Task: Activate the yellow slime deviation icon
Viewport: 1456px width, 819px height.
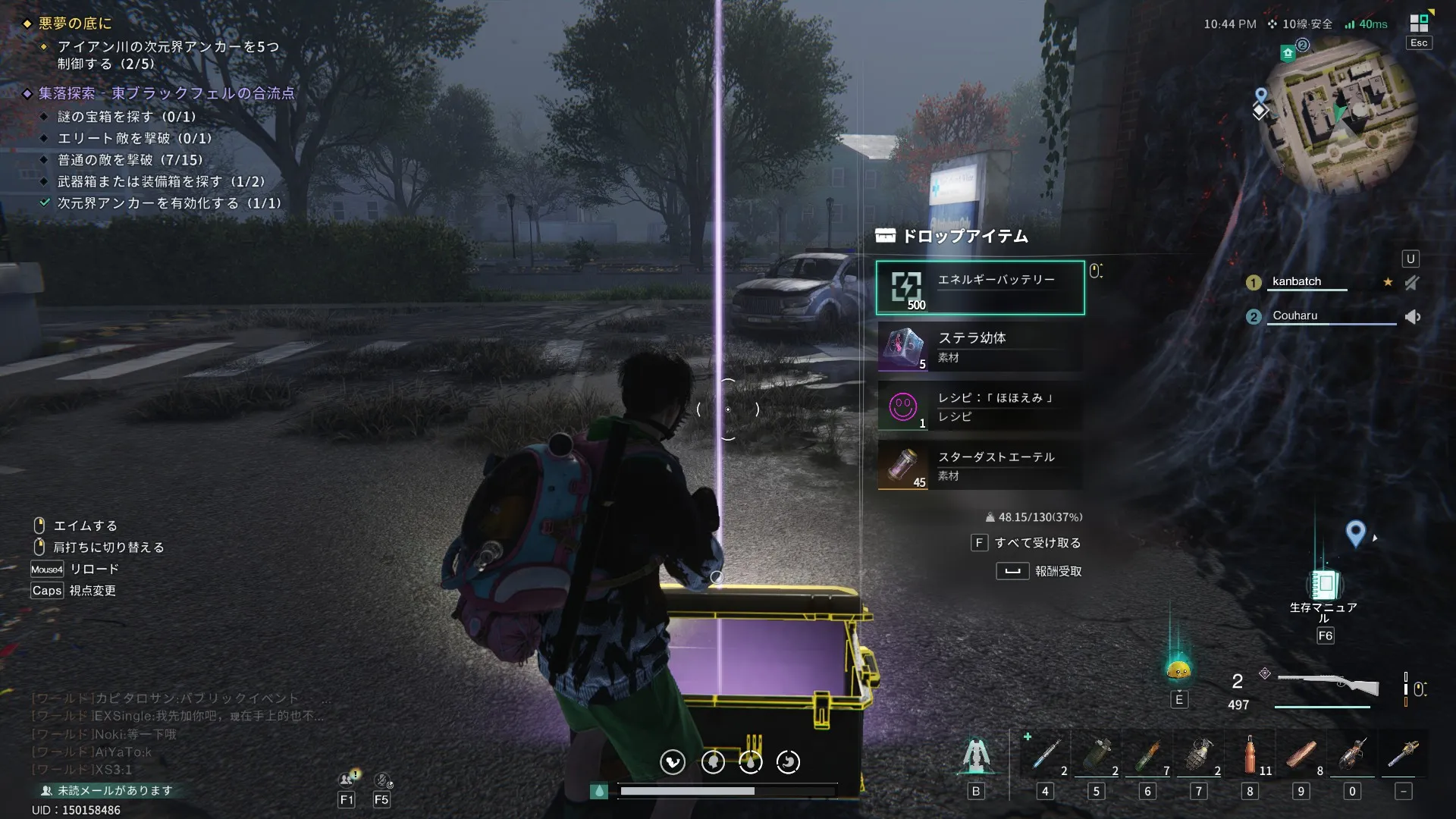Action: coord(1178,670)
